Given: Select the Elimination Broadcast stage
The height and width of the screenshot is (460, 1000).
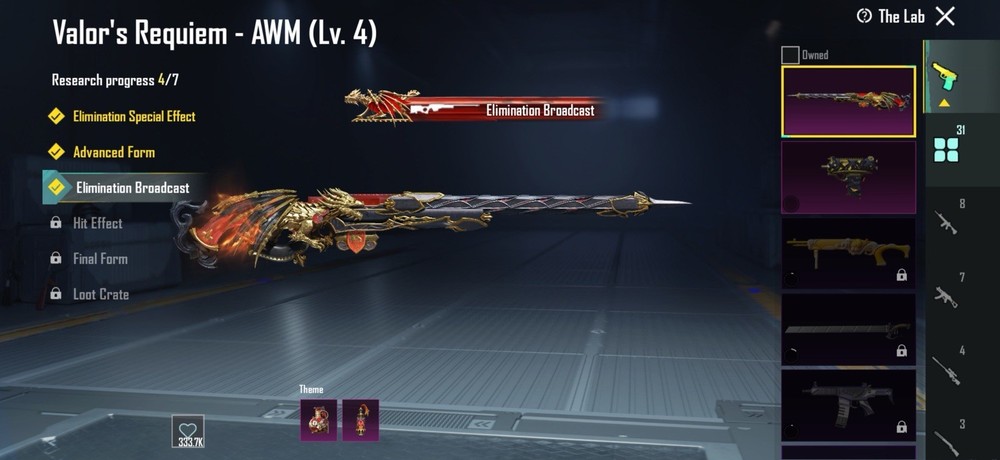Looking at the screenshot, I should point(132,187).
